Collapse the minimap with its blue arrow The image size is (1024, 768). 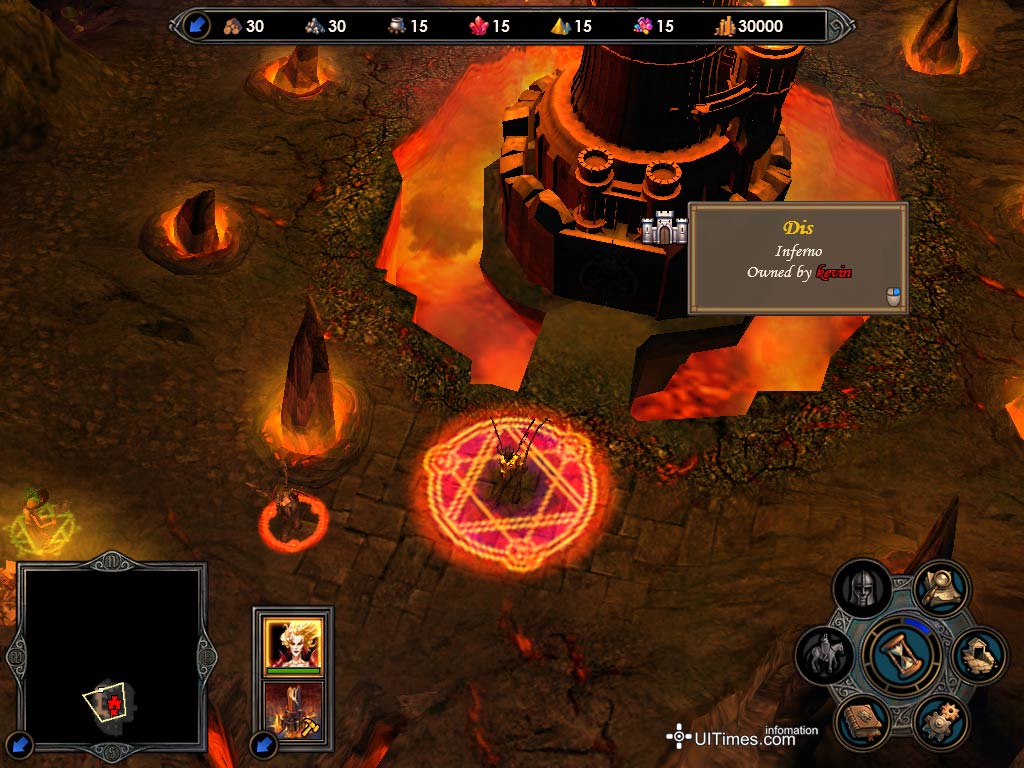21,744
